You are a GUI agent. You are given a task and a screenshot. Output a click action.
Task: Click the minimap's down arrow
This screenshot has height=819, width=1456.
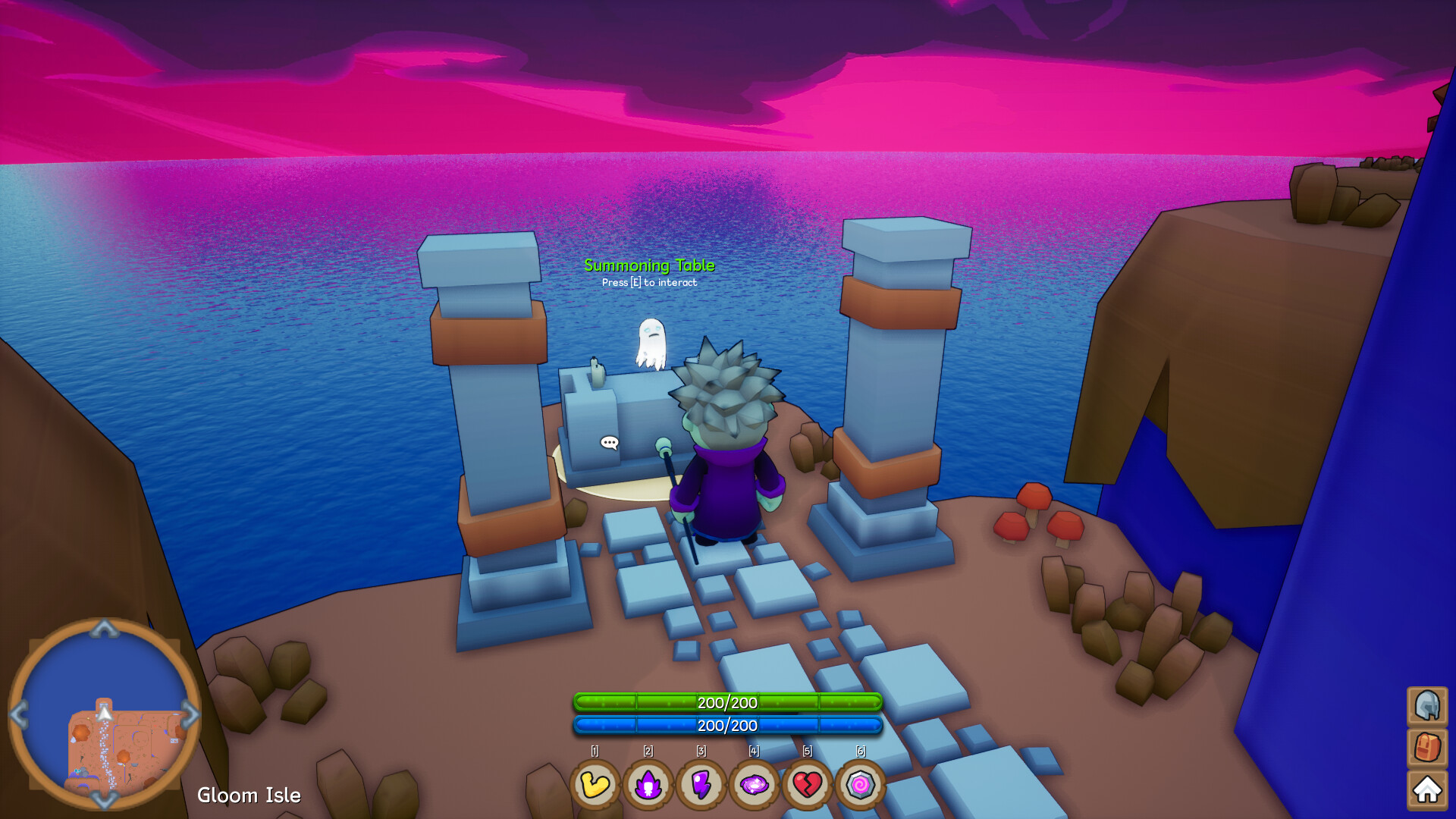[105, 800]
